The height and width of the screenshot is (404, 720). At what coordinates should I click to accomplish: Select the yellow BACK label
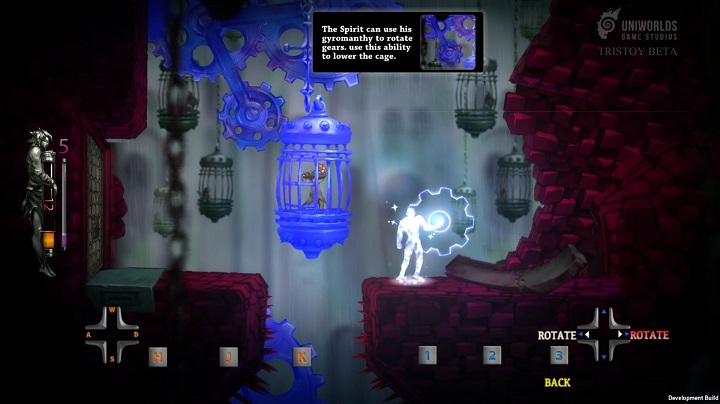click(x=558, y=383)
